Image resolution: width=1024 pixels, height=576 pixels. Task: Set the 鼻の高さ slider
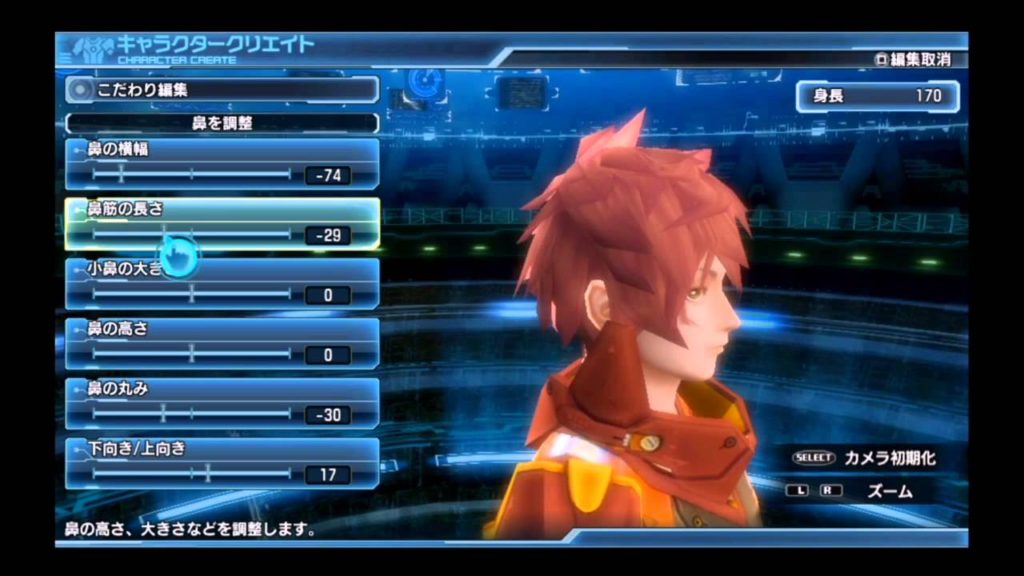coord(191,354)
